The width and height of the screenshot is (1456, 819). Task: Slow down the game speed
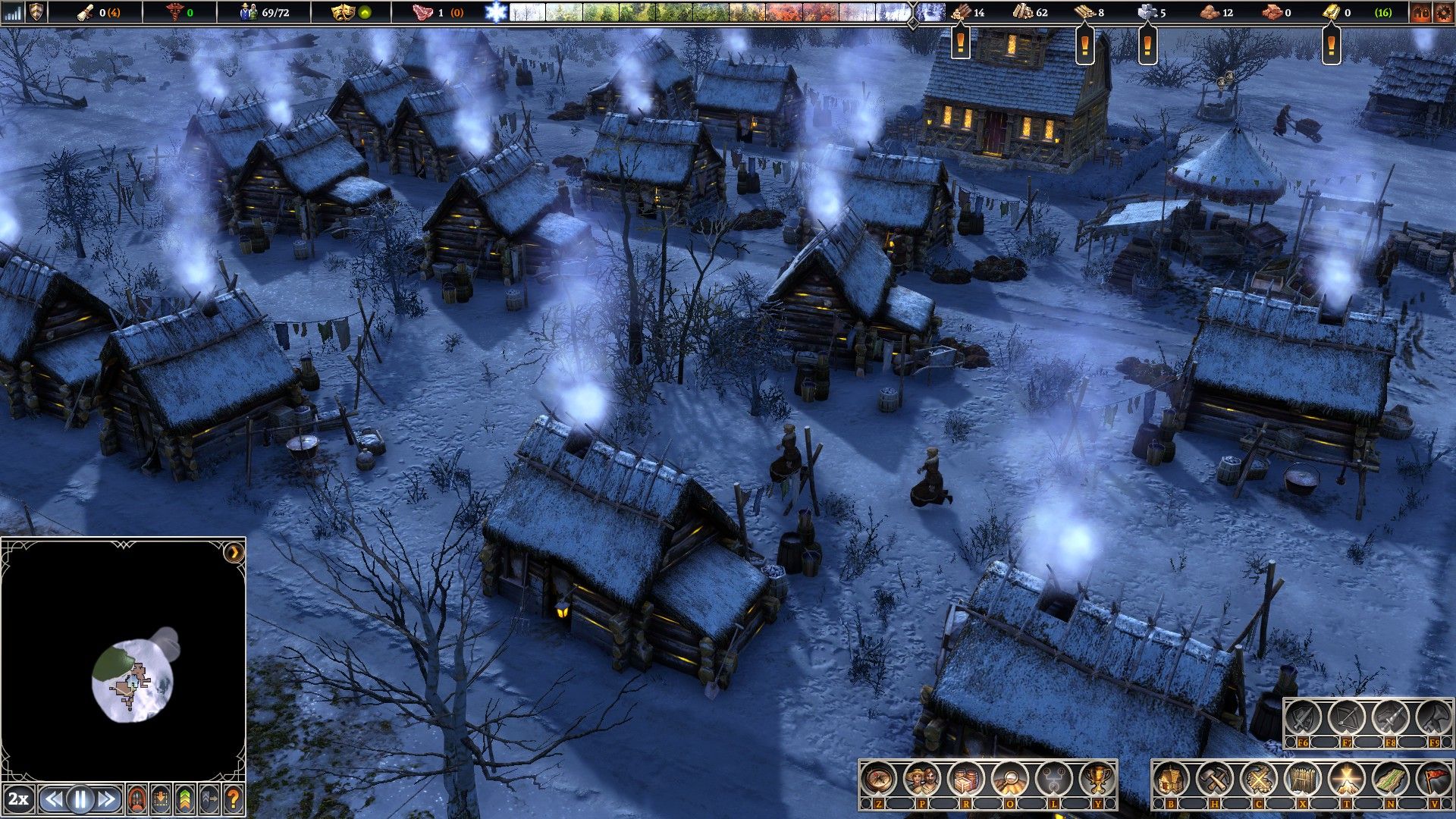tap(52, 799)
